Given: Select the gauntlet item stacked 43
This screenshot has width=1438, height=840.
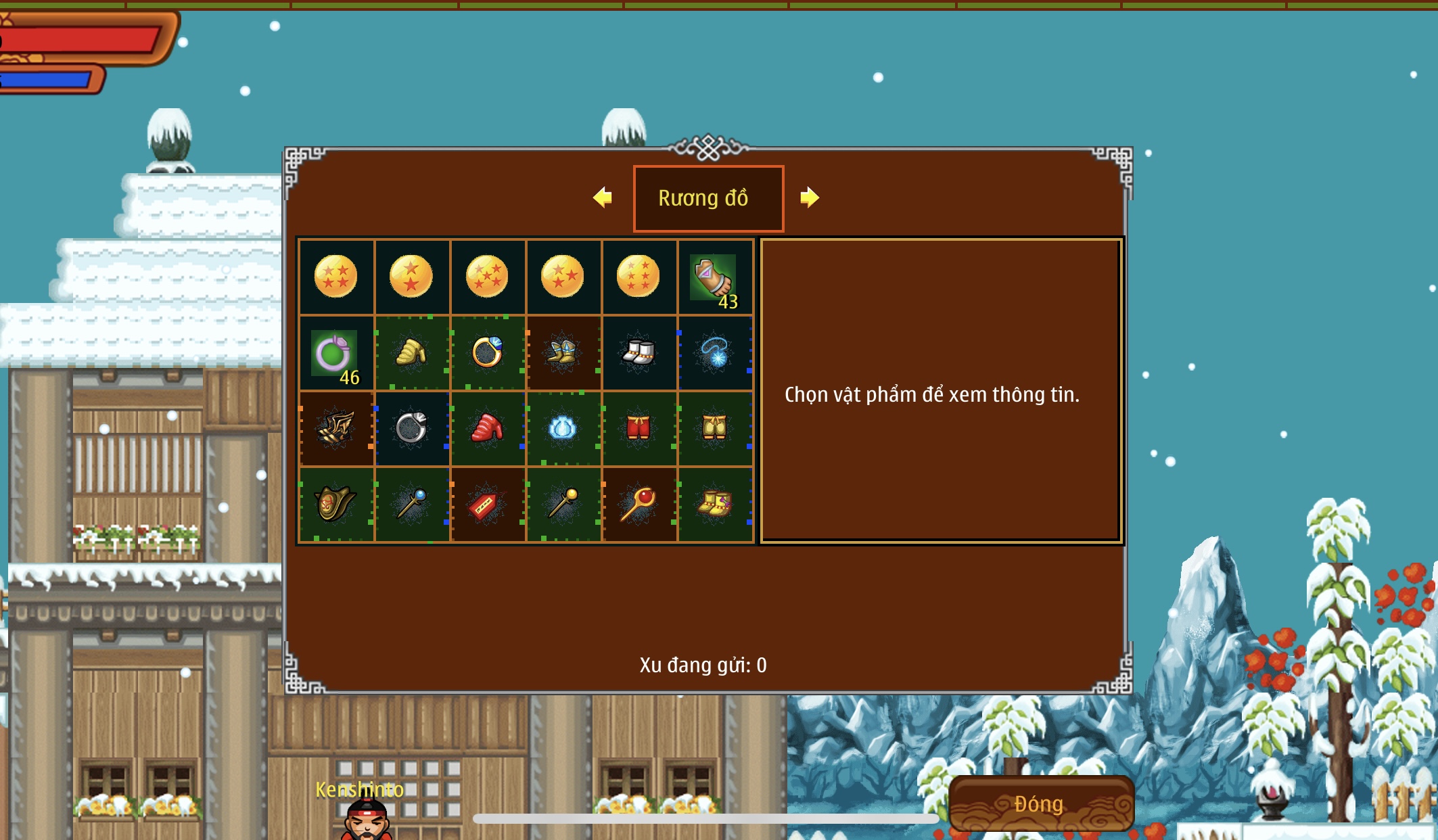Looking at the screenshot, I should pos(714,278).
